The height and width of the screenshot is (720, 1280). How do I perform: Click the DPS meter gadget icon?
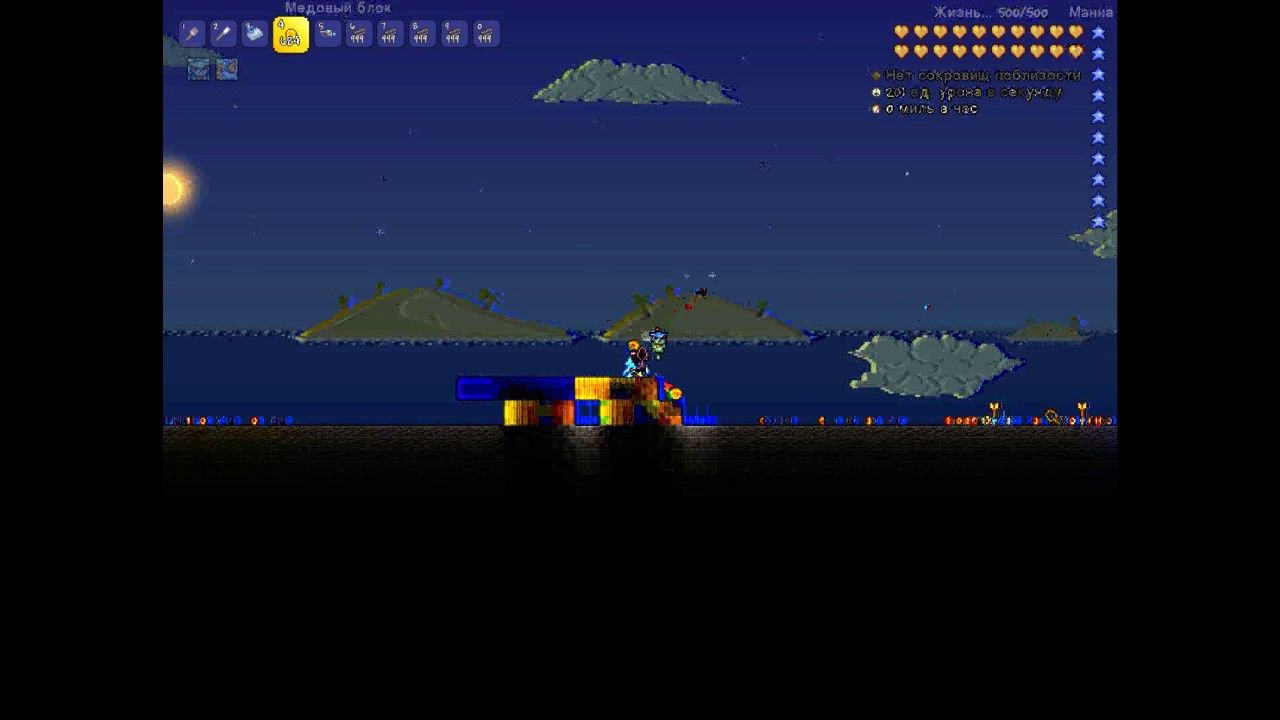[876, 92]
